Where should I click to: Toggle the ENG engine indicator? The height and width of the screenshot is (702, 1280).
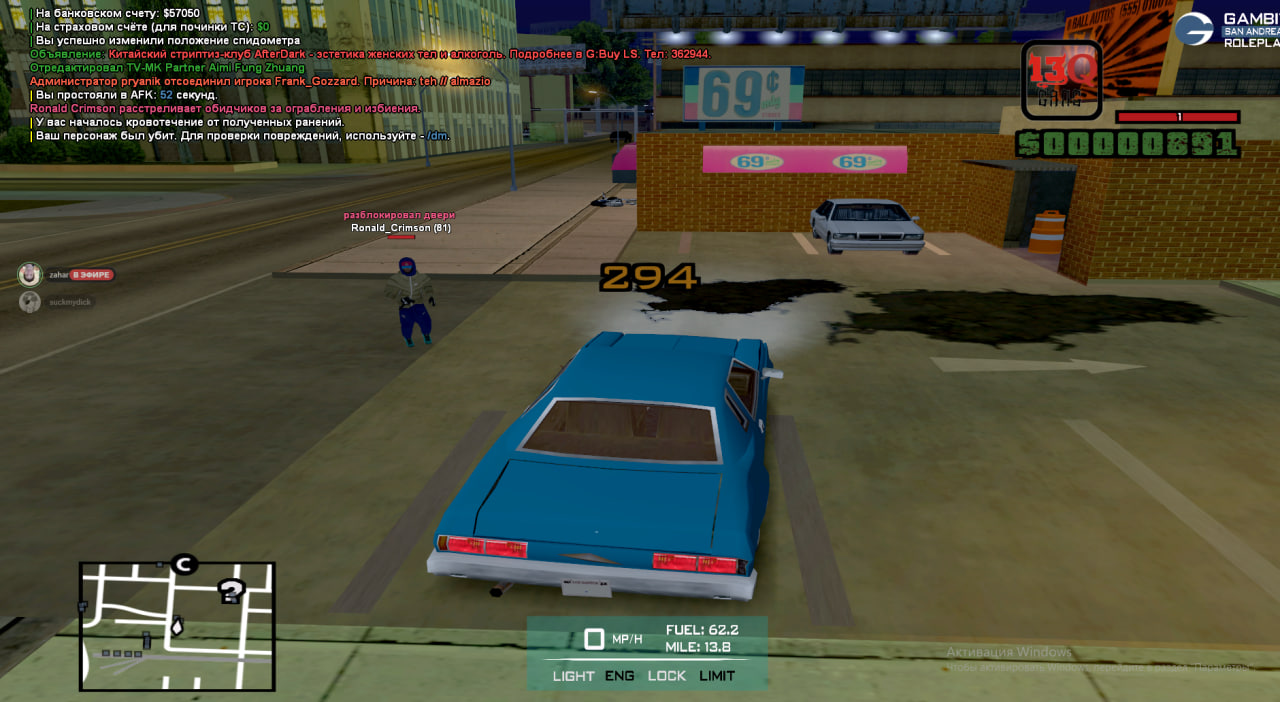coord(619,676)
